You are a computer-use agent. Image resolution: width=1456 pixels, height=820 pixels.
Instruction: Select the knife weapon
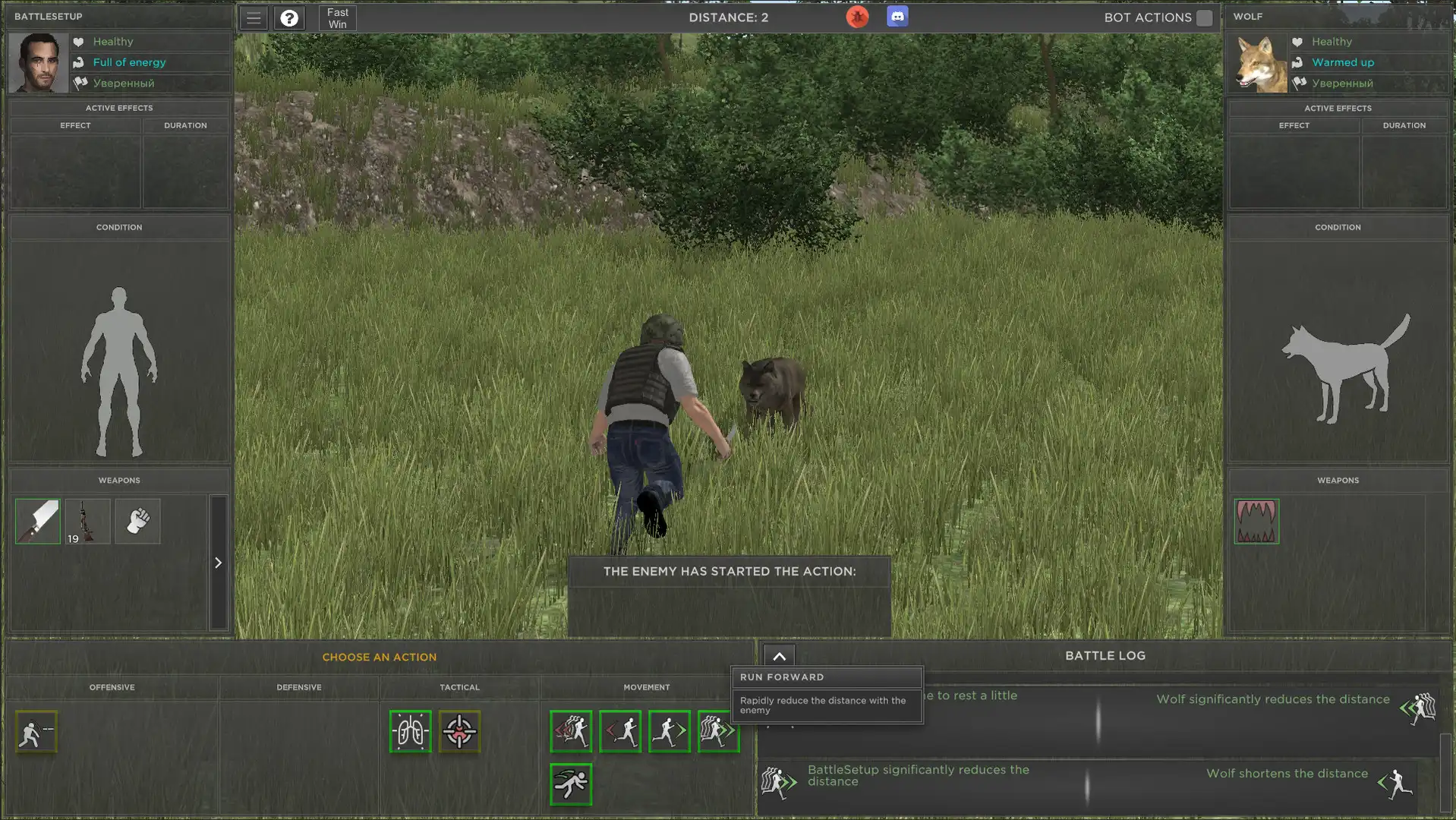click(36, 522)
